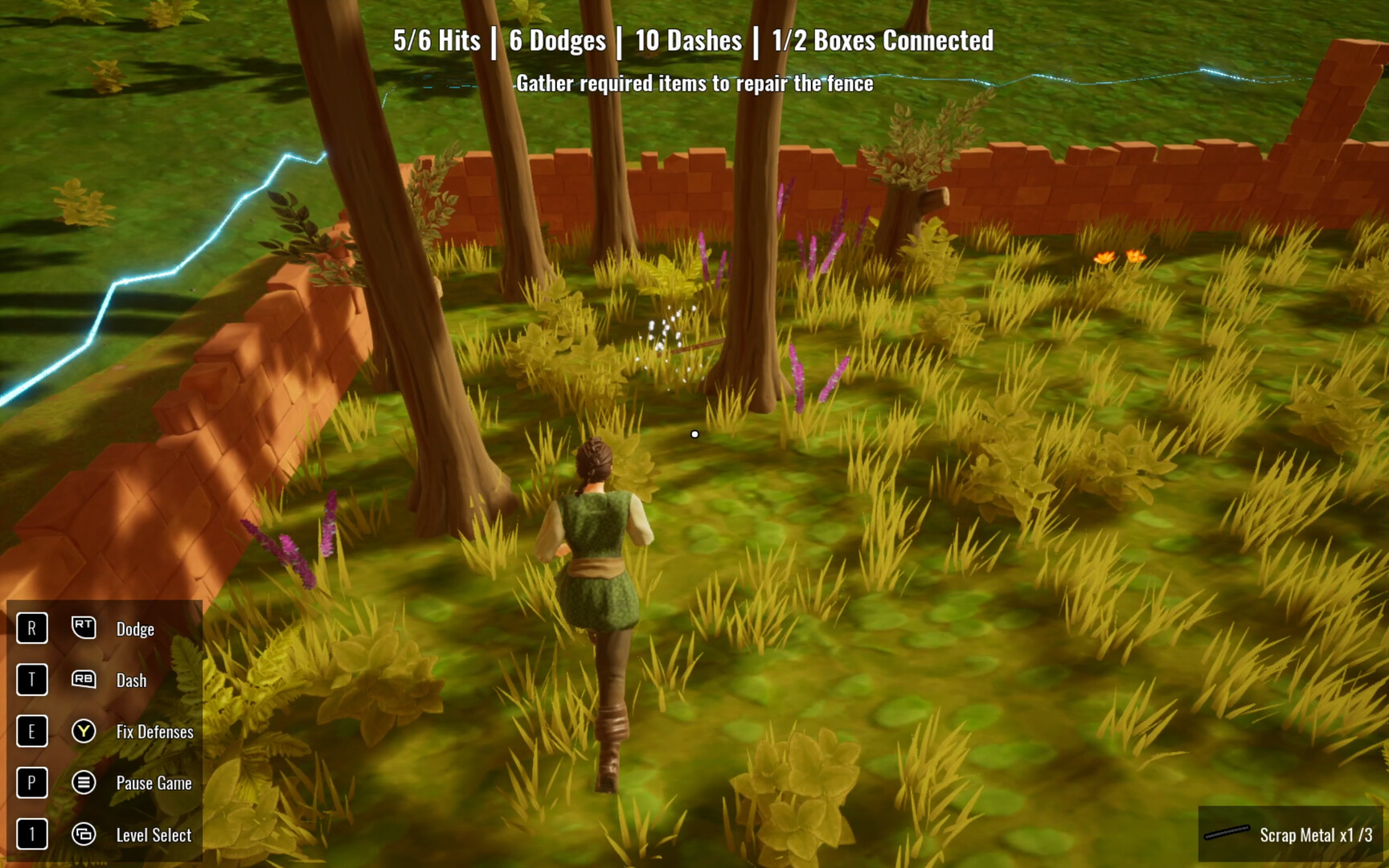The width and height of the screenshot is (1389, 868).
Task: Click the T keyboard key icon for Dash
Action: [x=31, y=680]
